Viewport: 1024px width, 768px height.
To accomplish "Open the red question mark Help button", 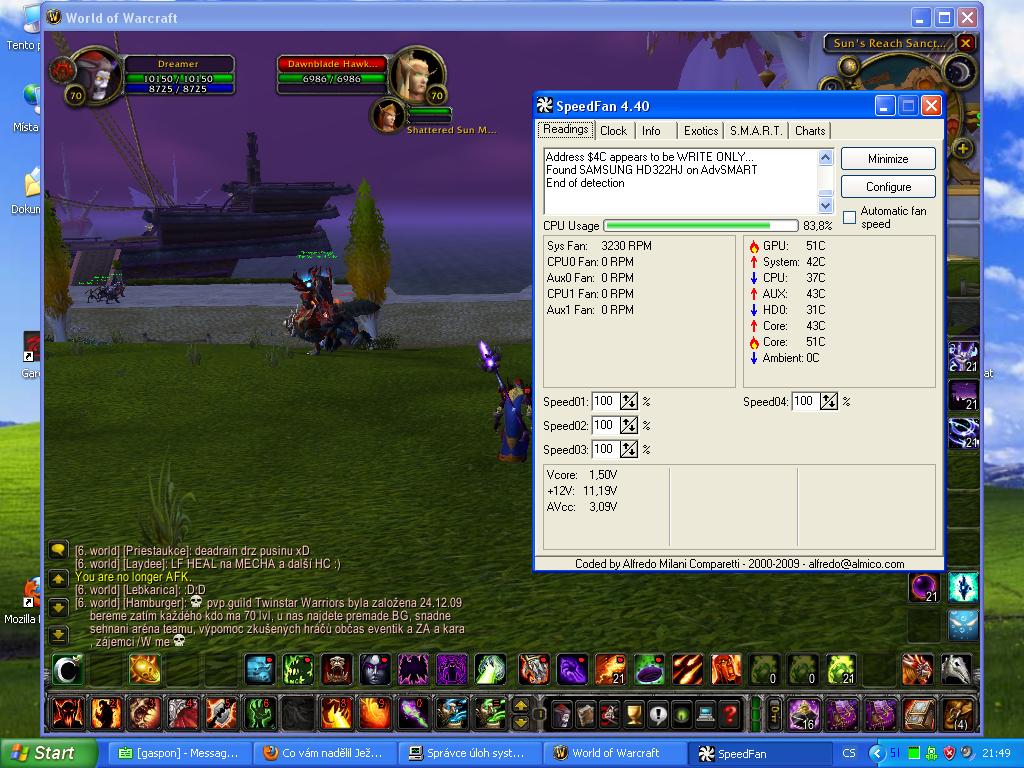I will pos(731,714).
